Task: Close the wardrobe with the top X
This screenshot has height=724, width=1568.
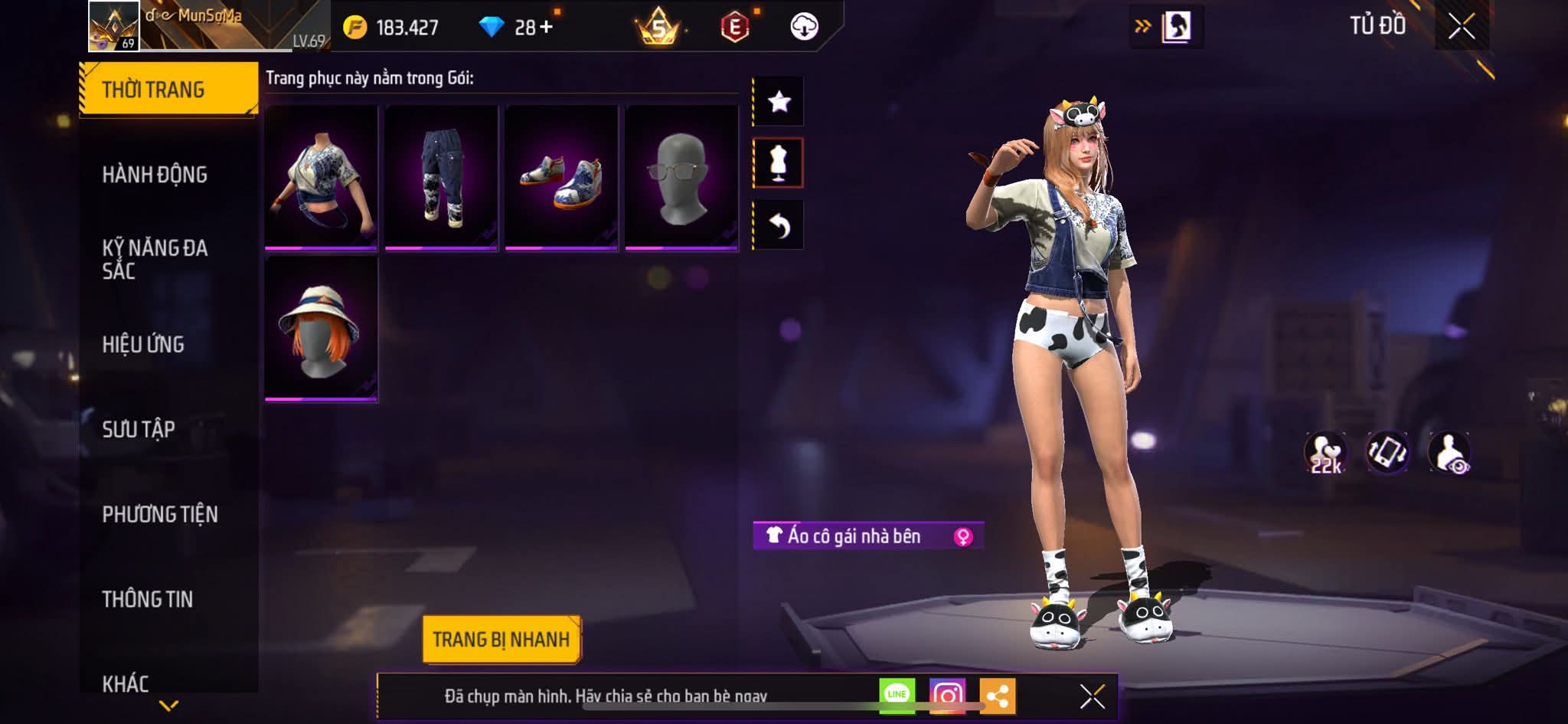Action: (1461, 27)
